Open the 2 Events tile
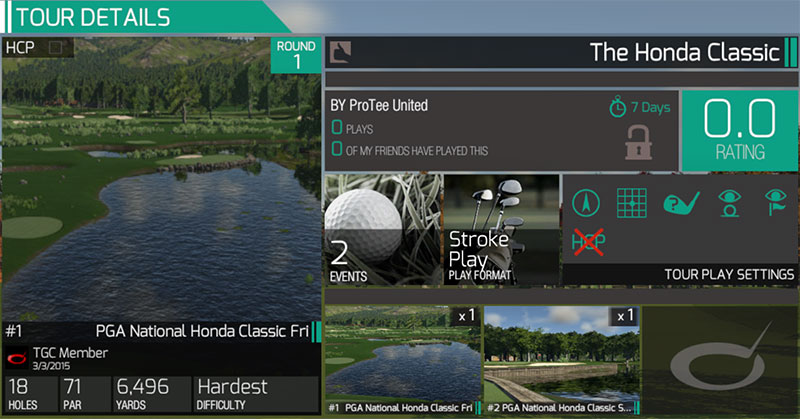 pos(381,230)
